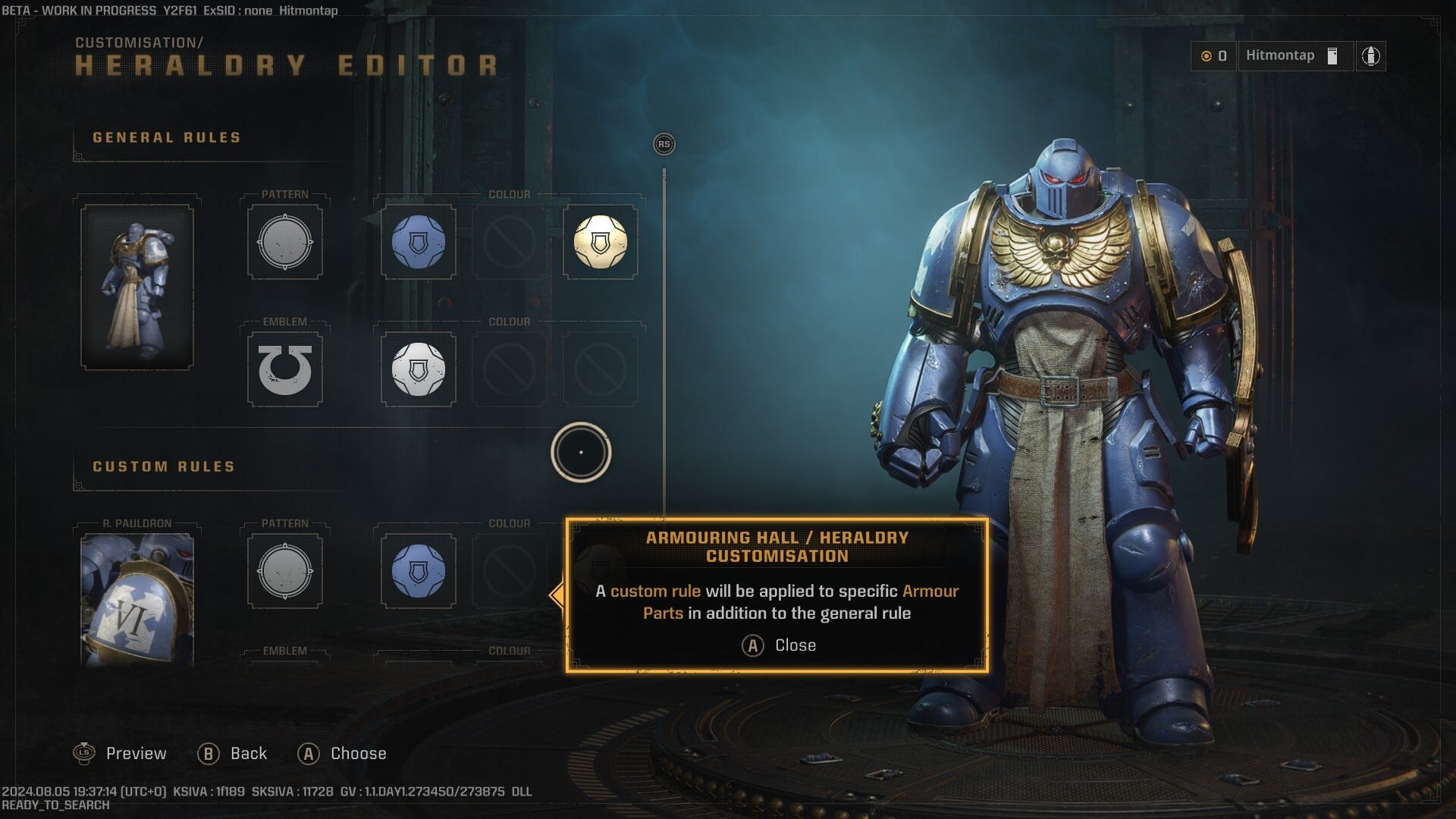The height and width of the screenshot is (819, 1456).
Task: Open the General Rules pattern slot
Action: pyautogui.click(x=285, y=243)
